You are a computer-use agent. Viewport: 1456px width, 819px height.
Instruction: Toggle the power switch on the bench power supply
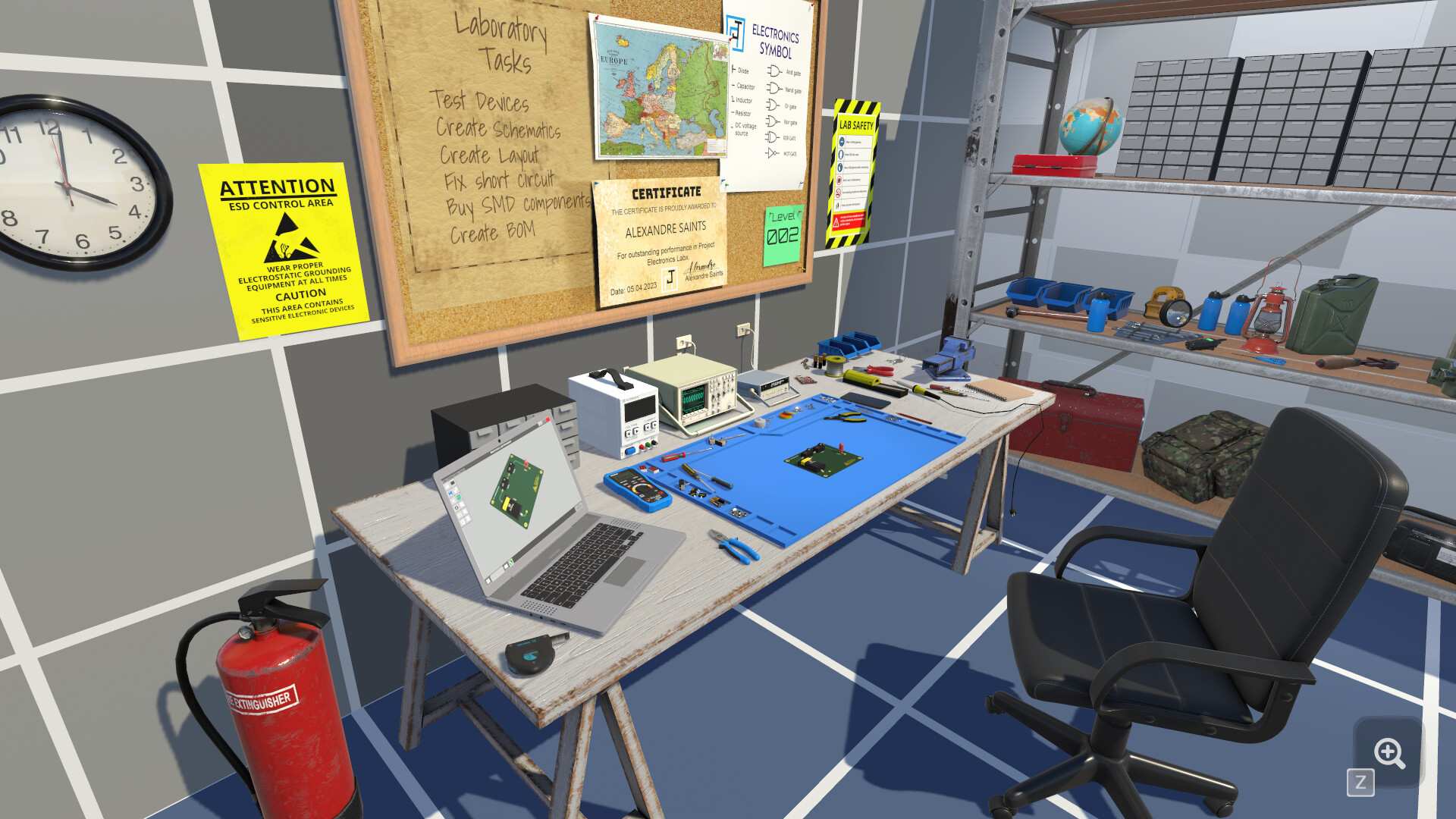pos(629,449)
